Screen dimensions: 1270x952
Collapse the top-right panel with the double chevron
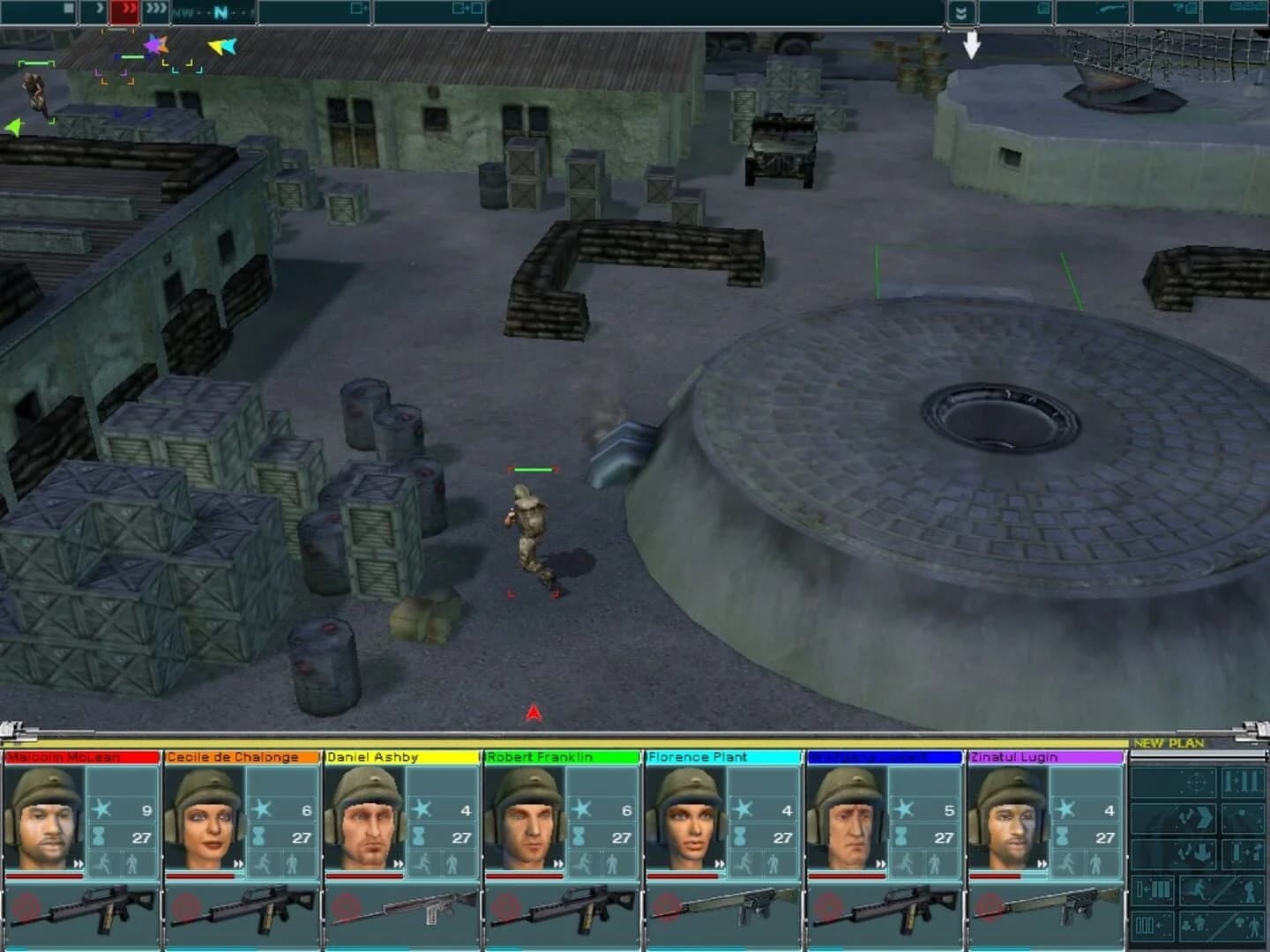click(962, 12)
